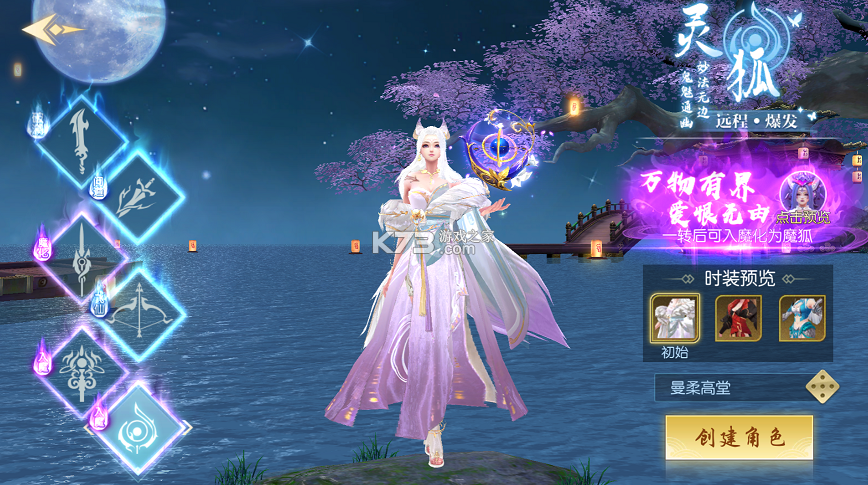Select the jagged blade class diamond
Image resolution: width=868 pixels, height=485 pixels.
point(82,141)
